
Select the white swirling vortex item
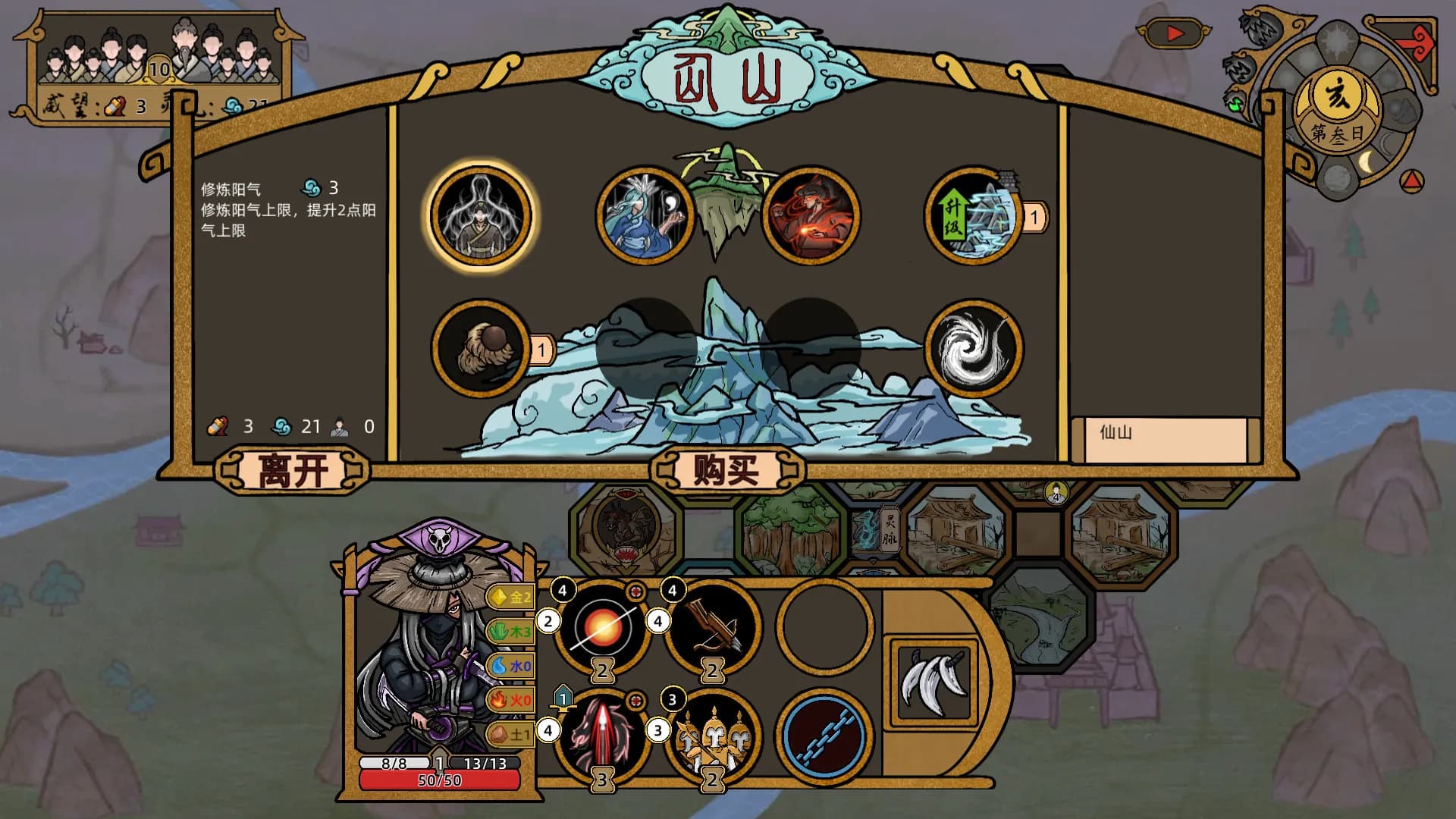point(974,349)
